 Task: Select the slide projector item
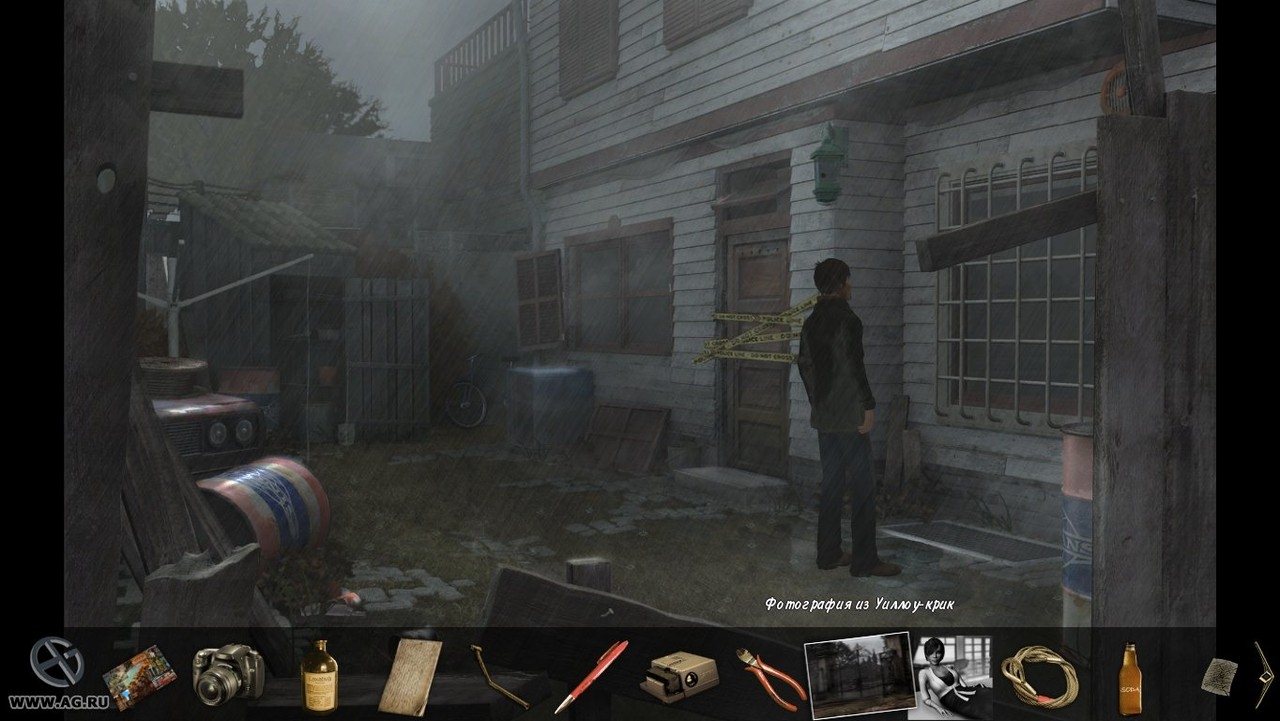679,674
